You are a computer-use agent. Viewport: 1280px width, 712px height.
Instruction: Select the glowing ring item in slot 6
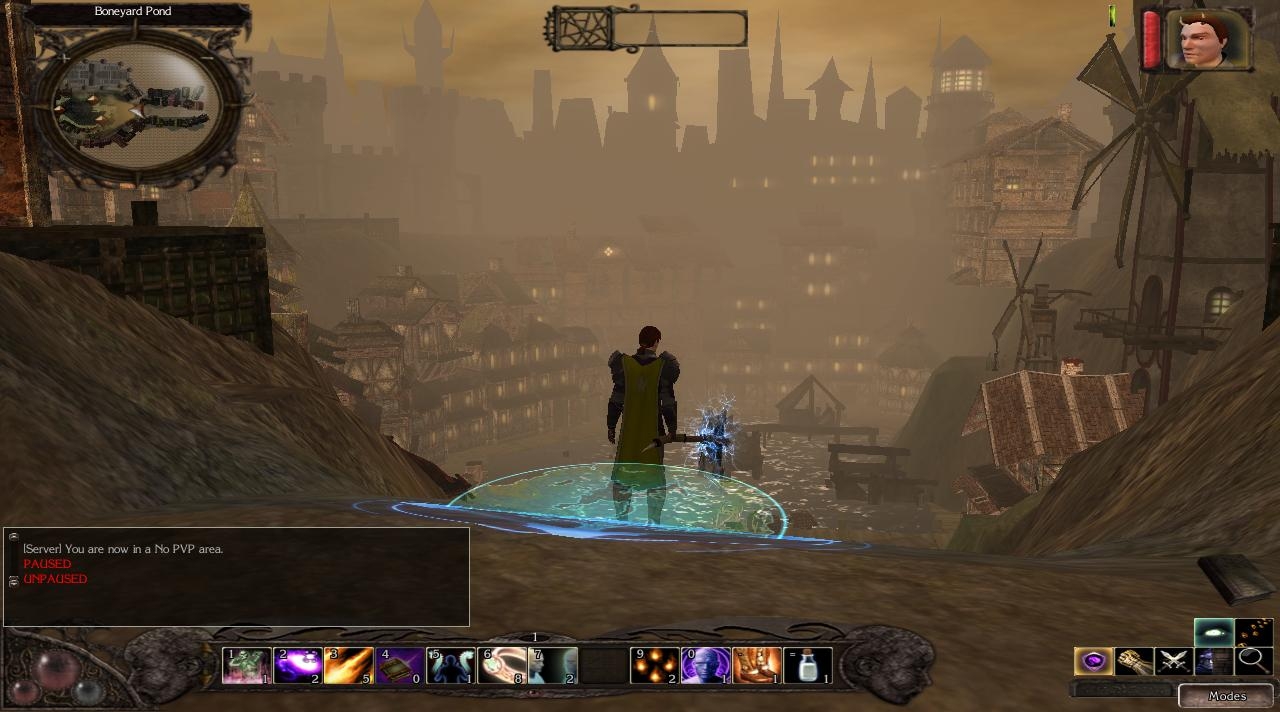tap(502, 666)
